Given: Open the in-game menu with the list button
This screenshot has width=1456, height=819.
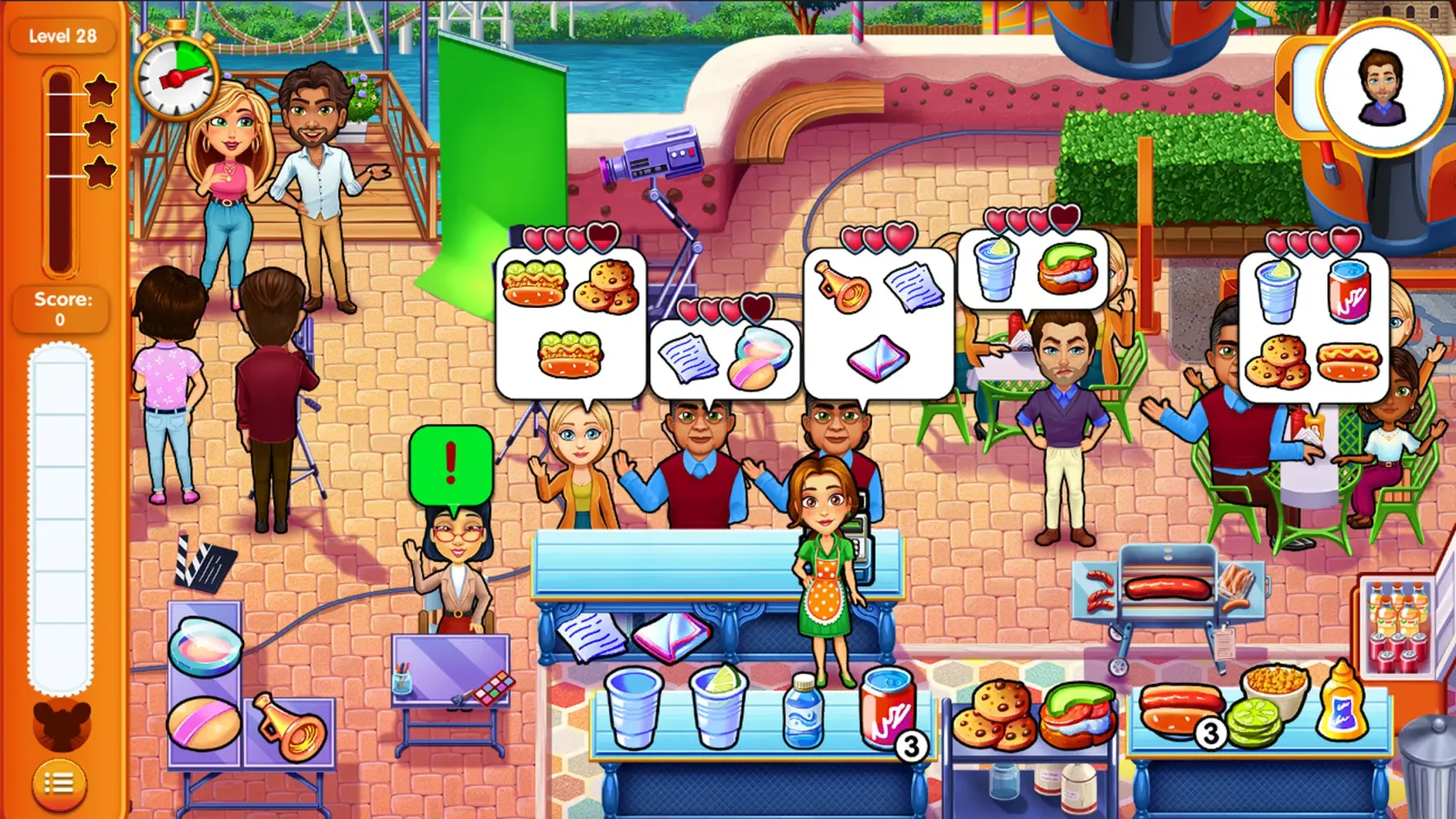Looking at the screenshot, I should (x=61, y=784).
